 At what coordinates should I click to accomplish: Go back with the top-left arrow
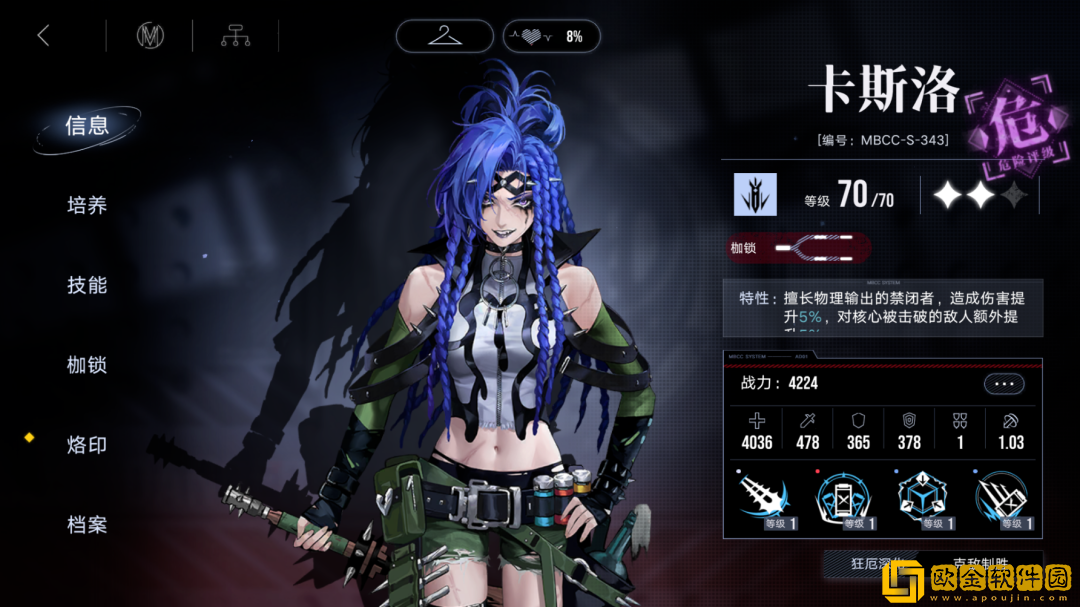tap(43, 37)
